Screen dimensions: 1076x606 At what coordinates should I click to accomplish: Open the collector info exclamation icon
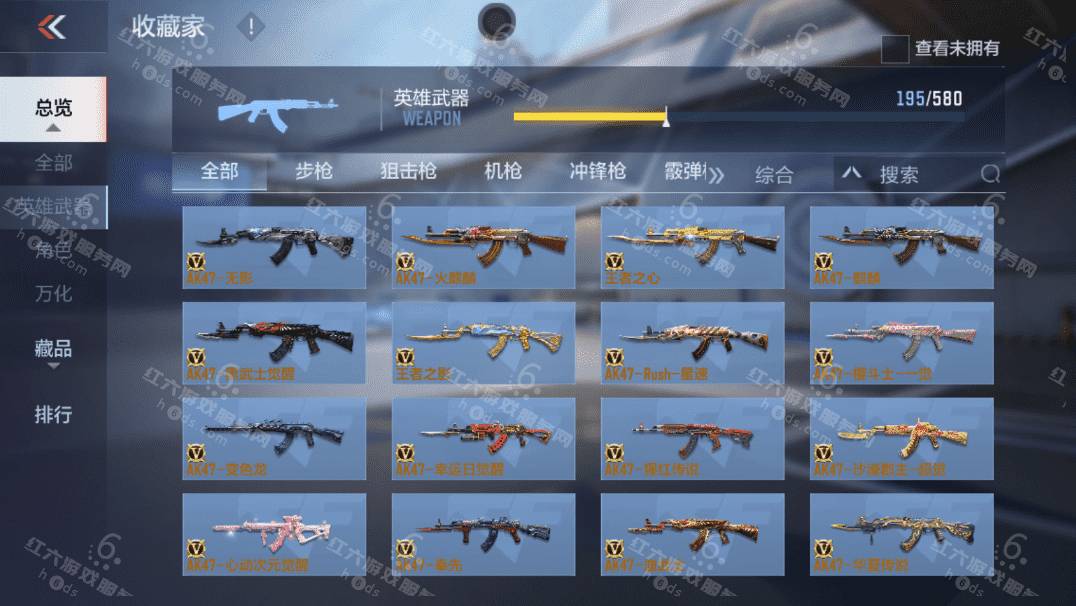click(251, 27)
